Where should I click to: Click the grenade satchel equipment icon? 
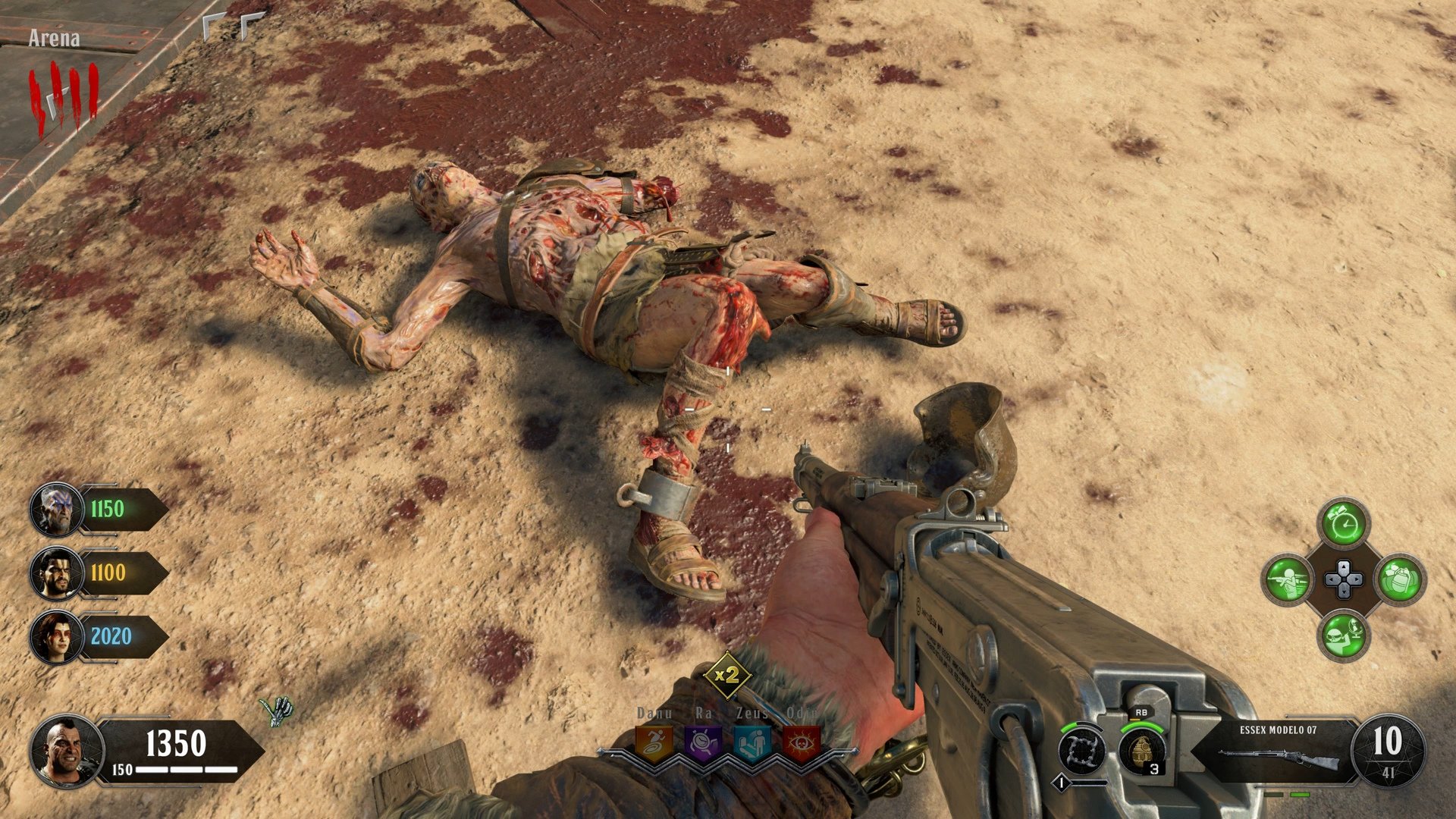[x=1400, y=580]
